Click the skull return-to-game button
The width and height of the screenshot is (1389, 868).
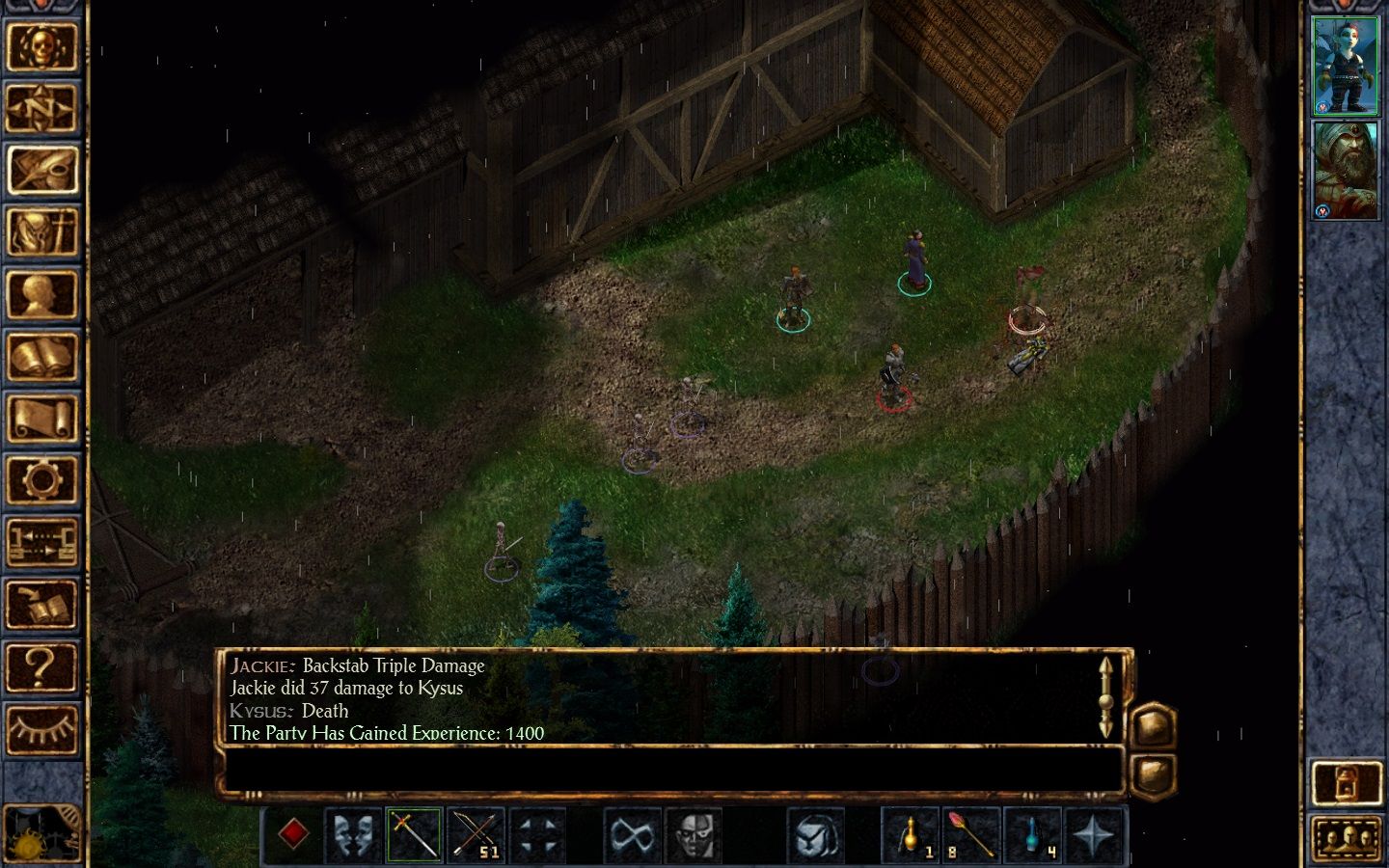(x=41, y=45)
